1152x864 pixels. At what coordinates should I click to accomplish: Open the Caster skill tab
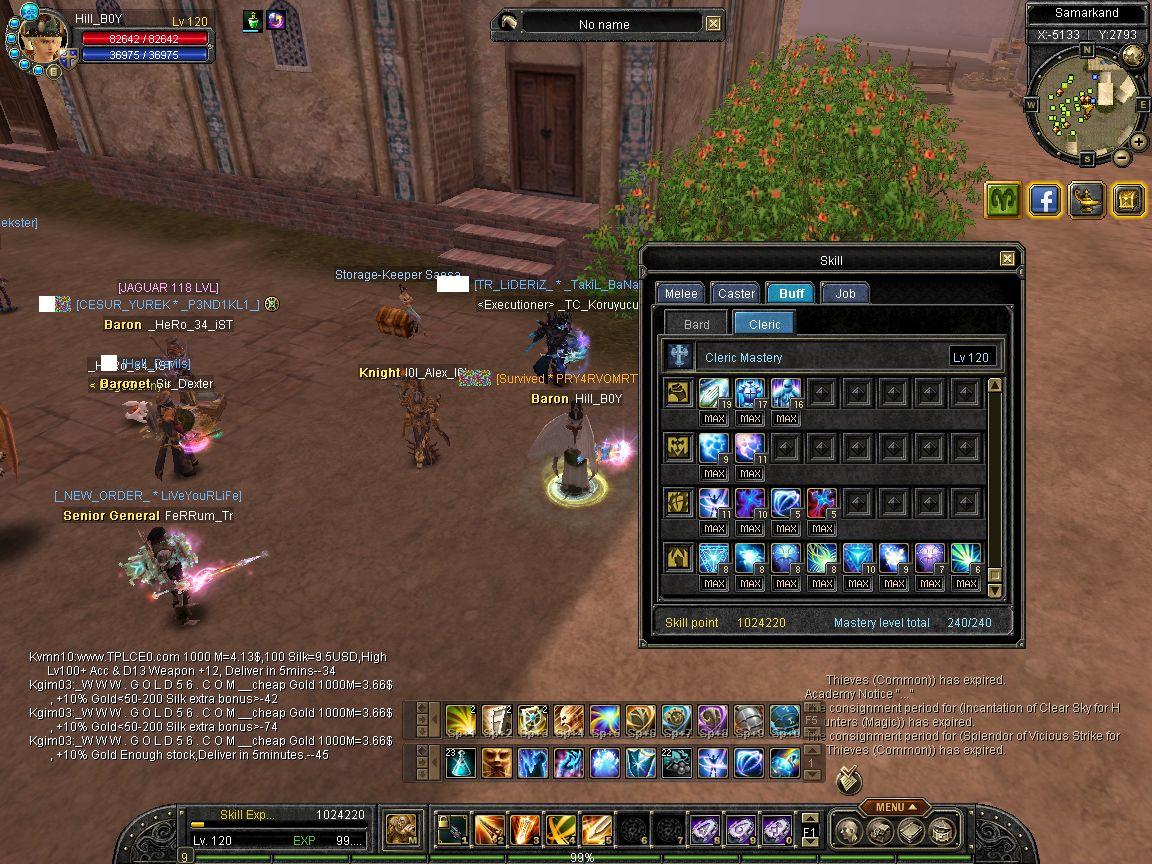(736, 293)
